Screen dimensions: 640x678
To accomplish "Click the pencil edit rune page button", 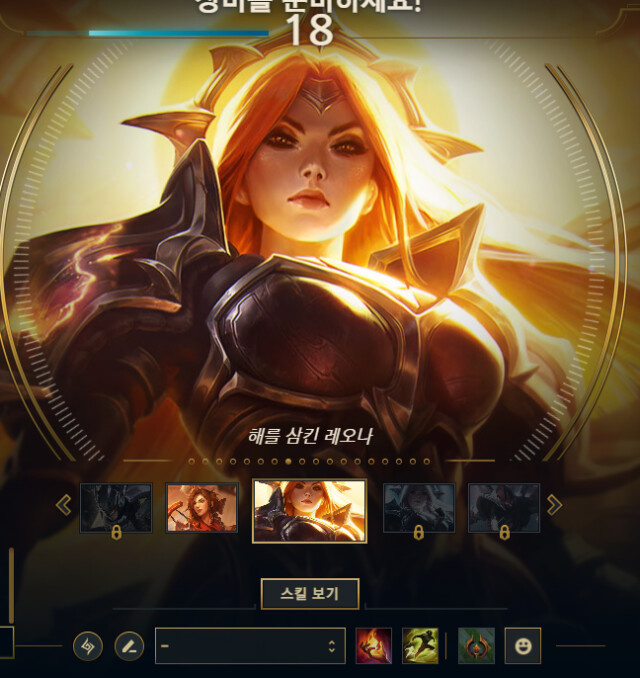I will pos(129,646).
